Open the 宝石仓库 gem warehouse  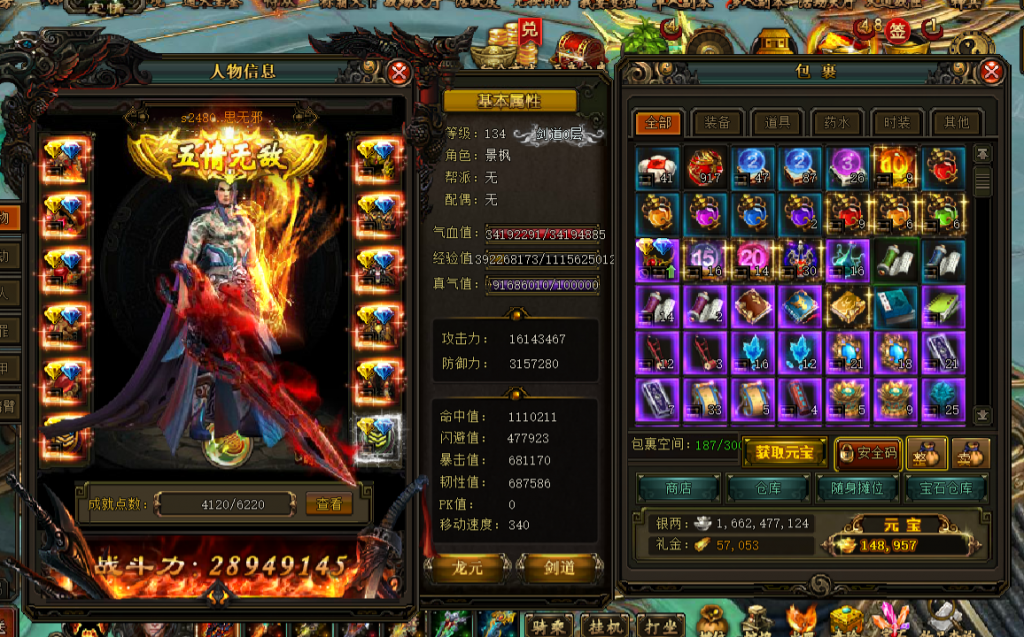pyautogui.click(x=947, y=488)
